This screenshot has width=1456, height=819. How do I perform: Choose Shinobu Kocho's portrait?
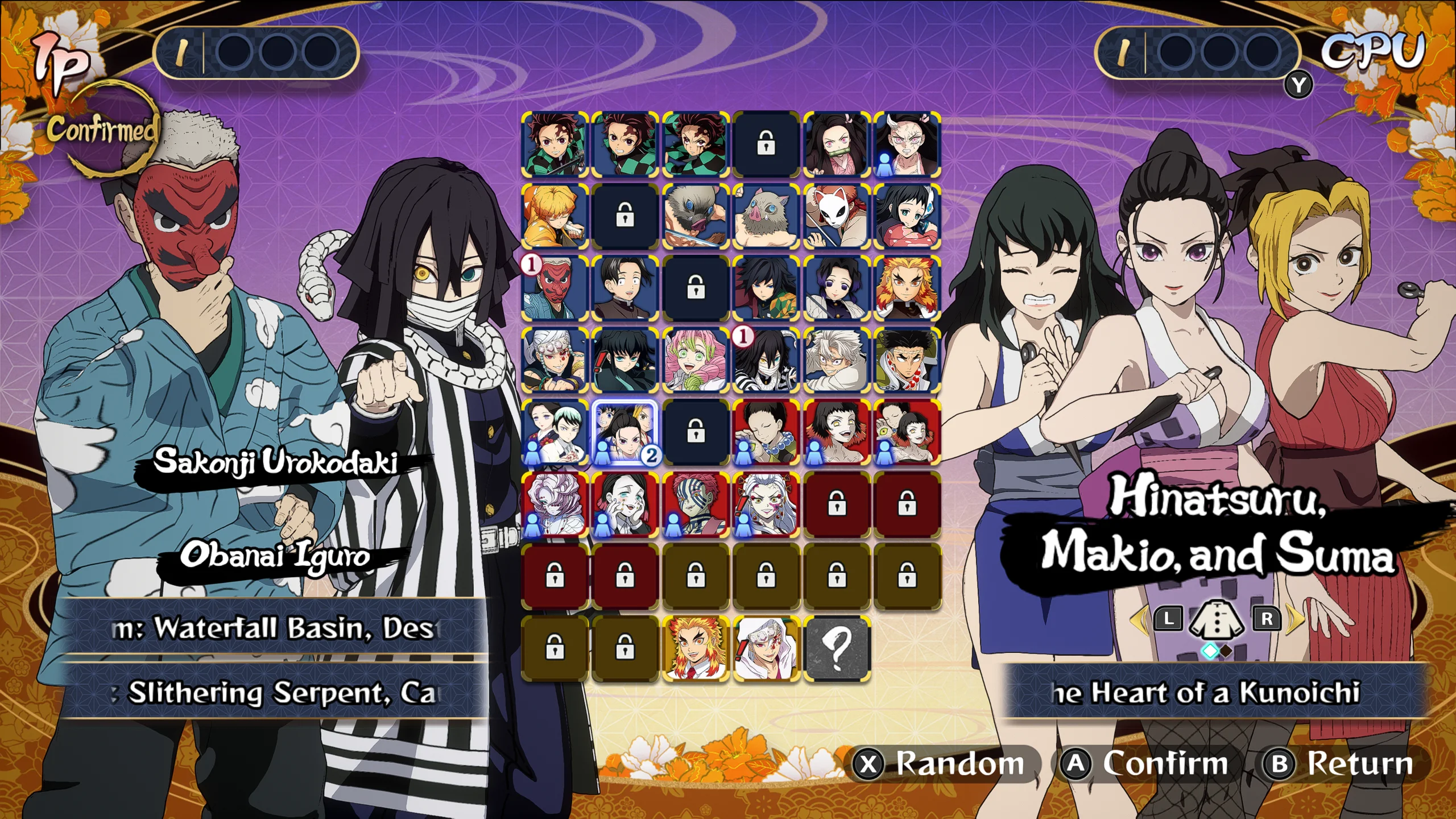(836, 288)
